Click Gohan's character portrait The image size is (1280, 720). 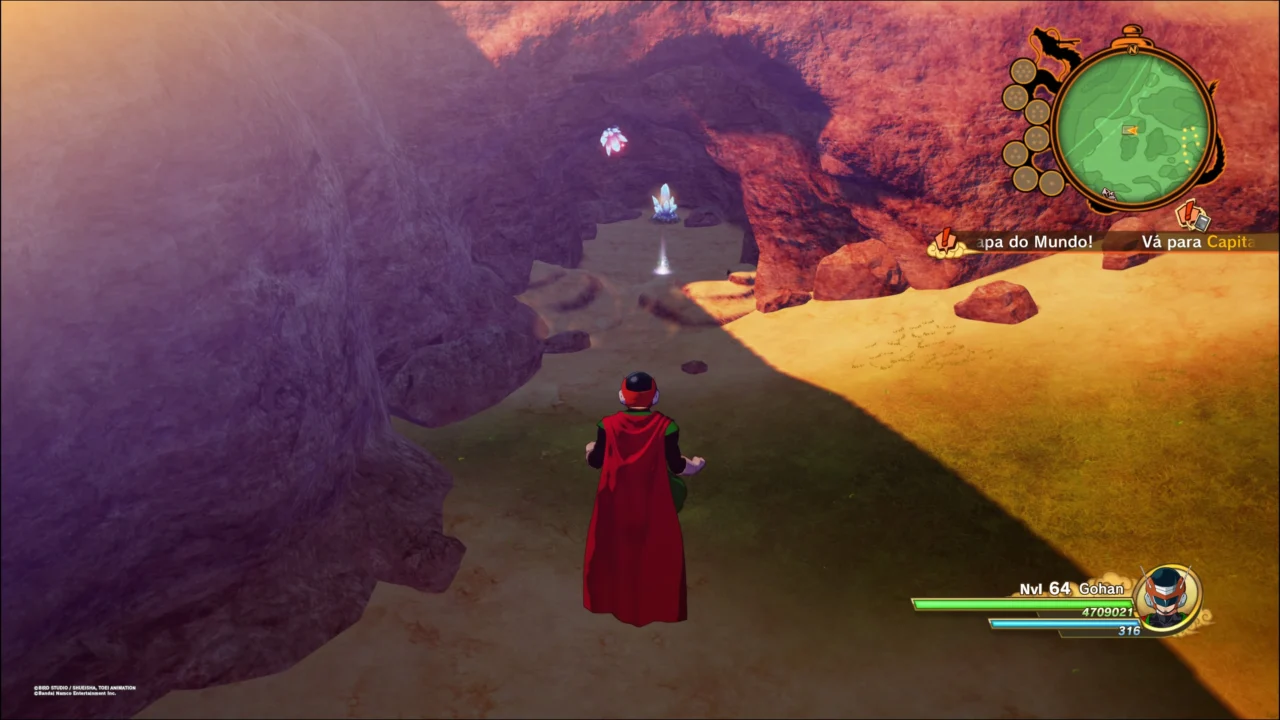[x=1166, y=599]
